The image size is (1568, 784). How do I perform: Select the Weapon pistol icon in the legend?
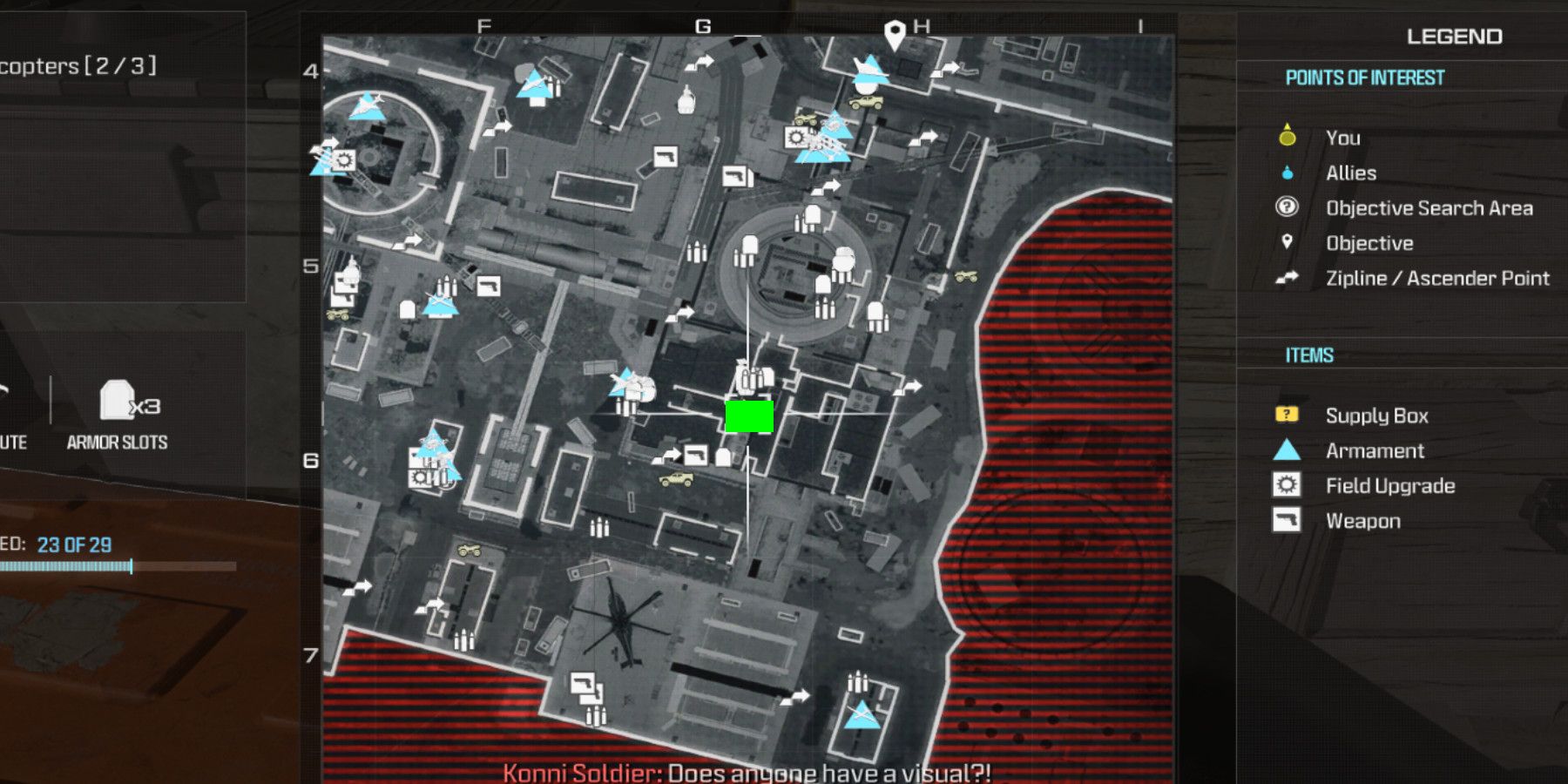(1288, 521)
